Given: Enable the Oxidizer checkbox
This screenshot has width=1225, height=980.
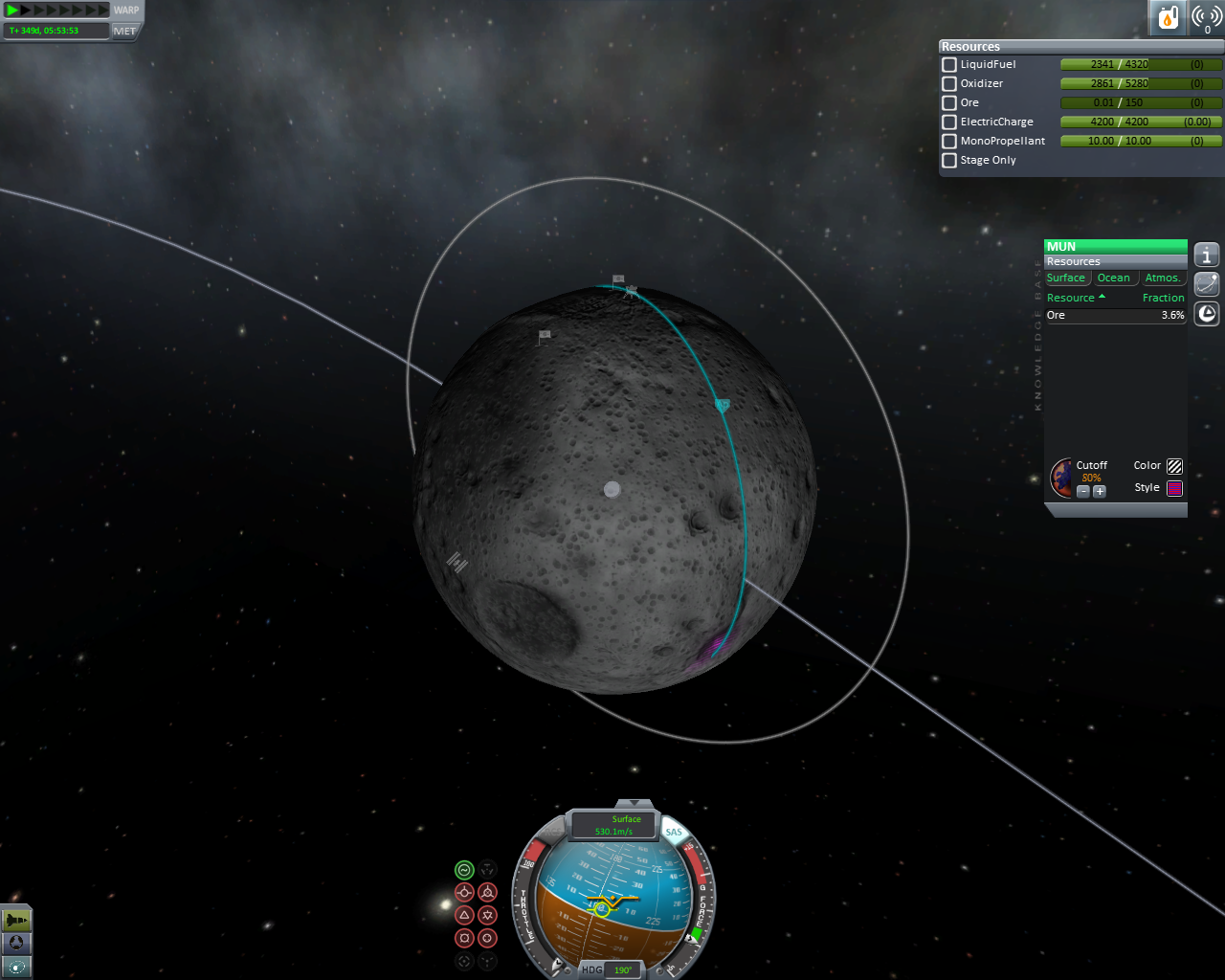Looking at the screenshot, I should pyautogui.click(x=949, y=83).
